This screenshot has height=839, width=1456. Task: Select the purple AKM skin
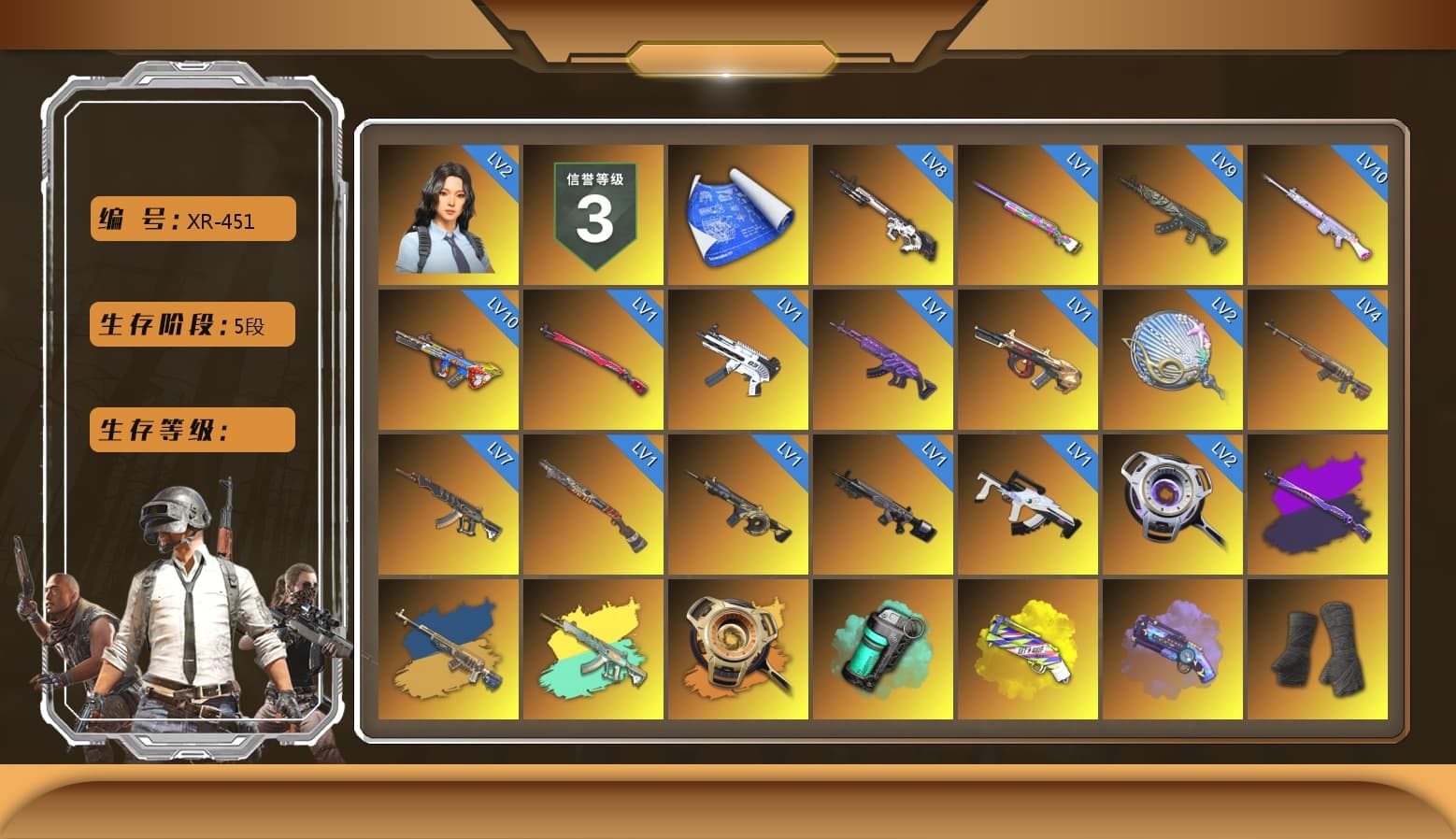pyautogui.click(x=883, y=360)
